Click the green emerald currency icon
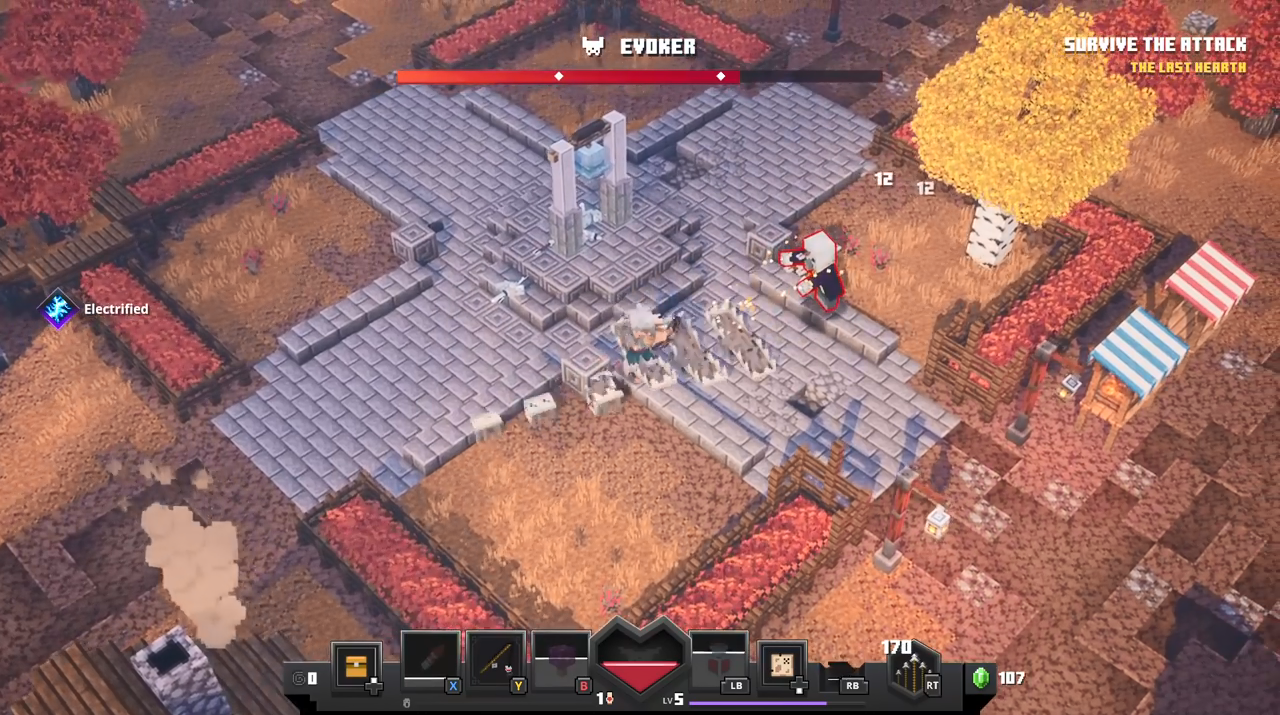The image size is (1280, 715). 980,678
